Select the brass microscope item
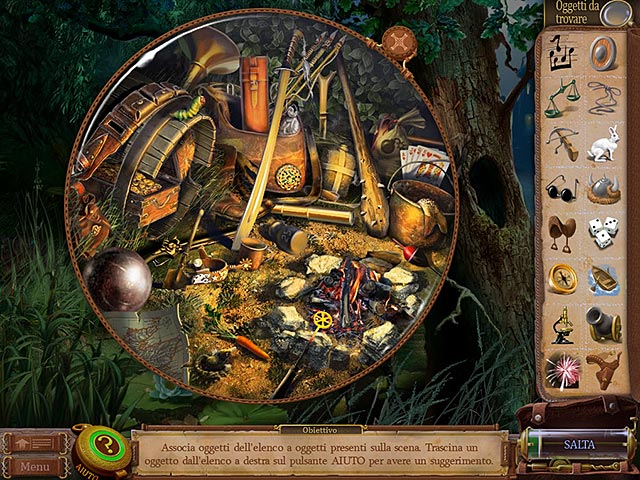Screen dimensions: 640x480 pos(562,322)
